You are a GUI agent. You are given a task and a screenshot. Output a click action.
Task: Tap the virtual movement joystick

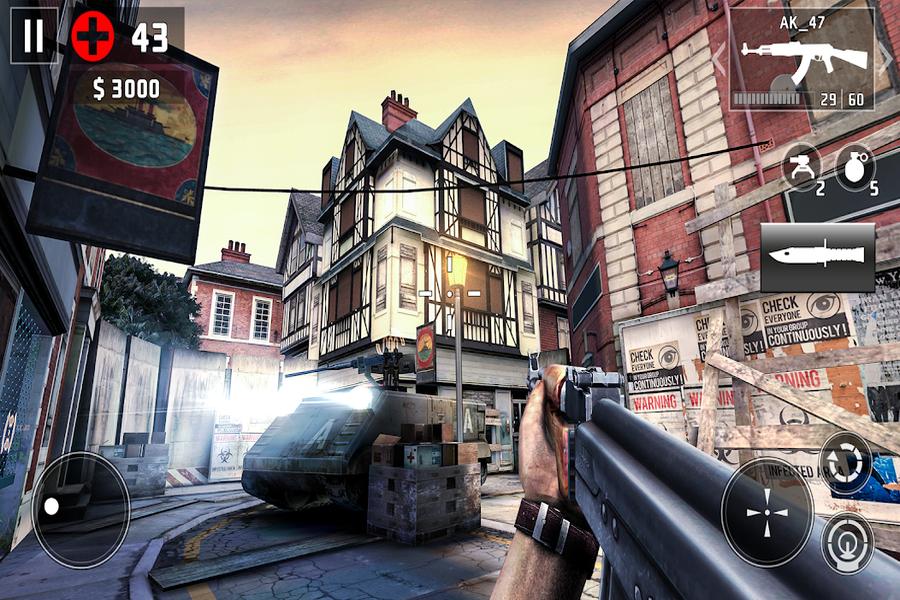[x=80, y=509]
